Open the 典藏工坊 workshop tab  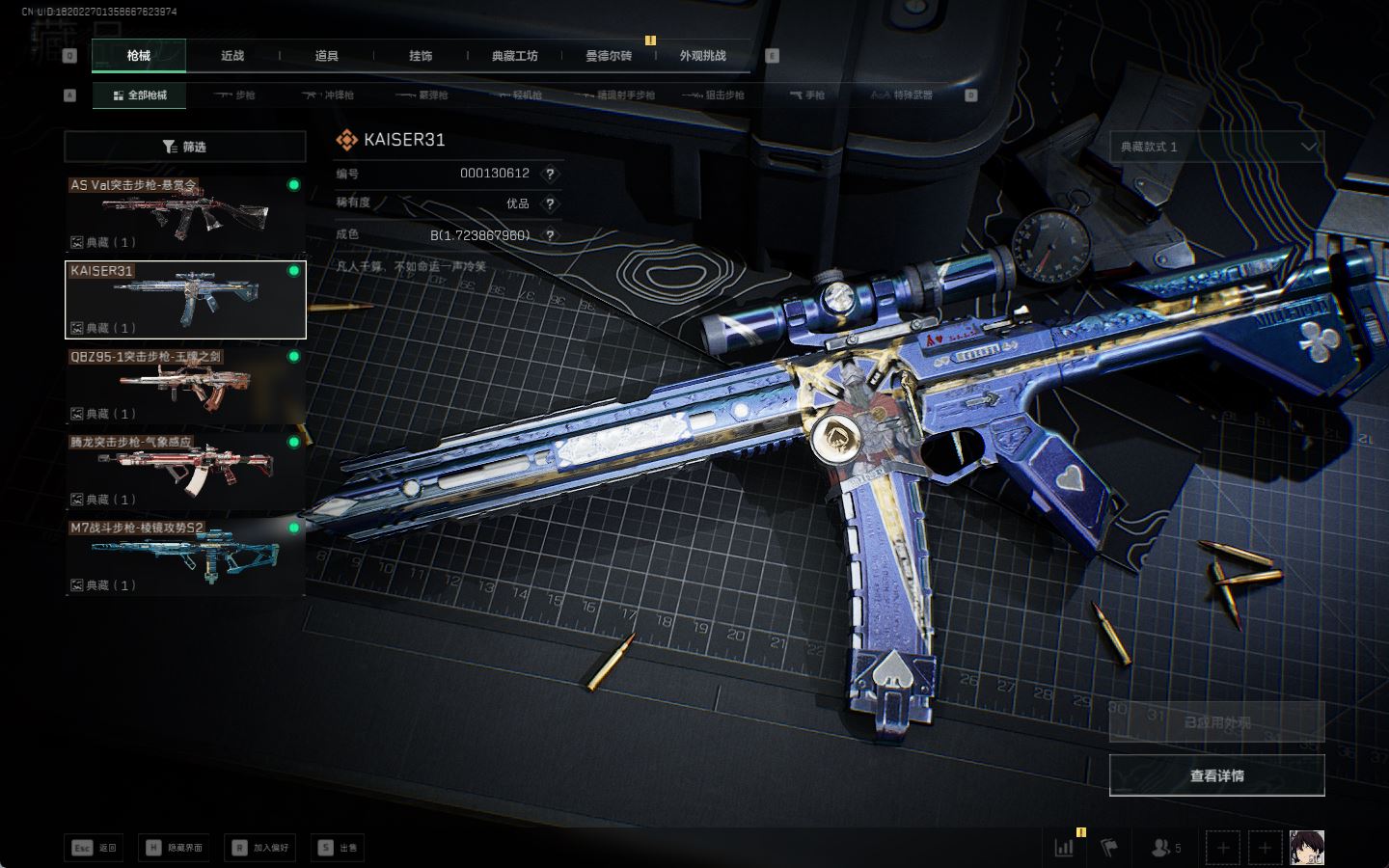pos(514,56)
